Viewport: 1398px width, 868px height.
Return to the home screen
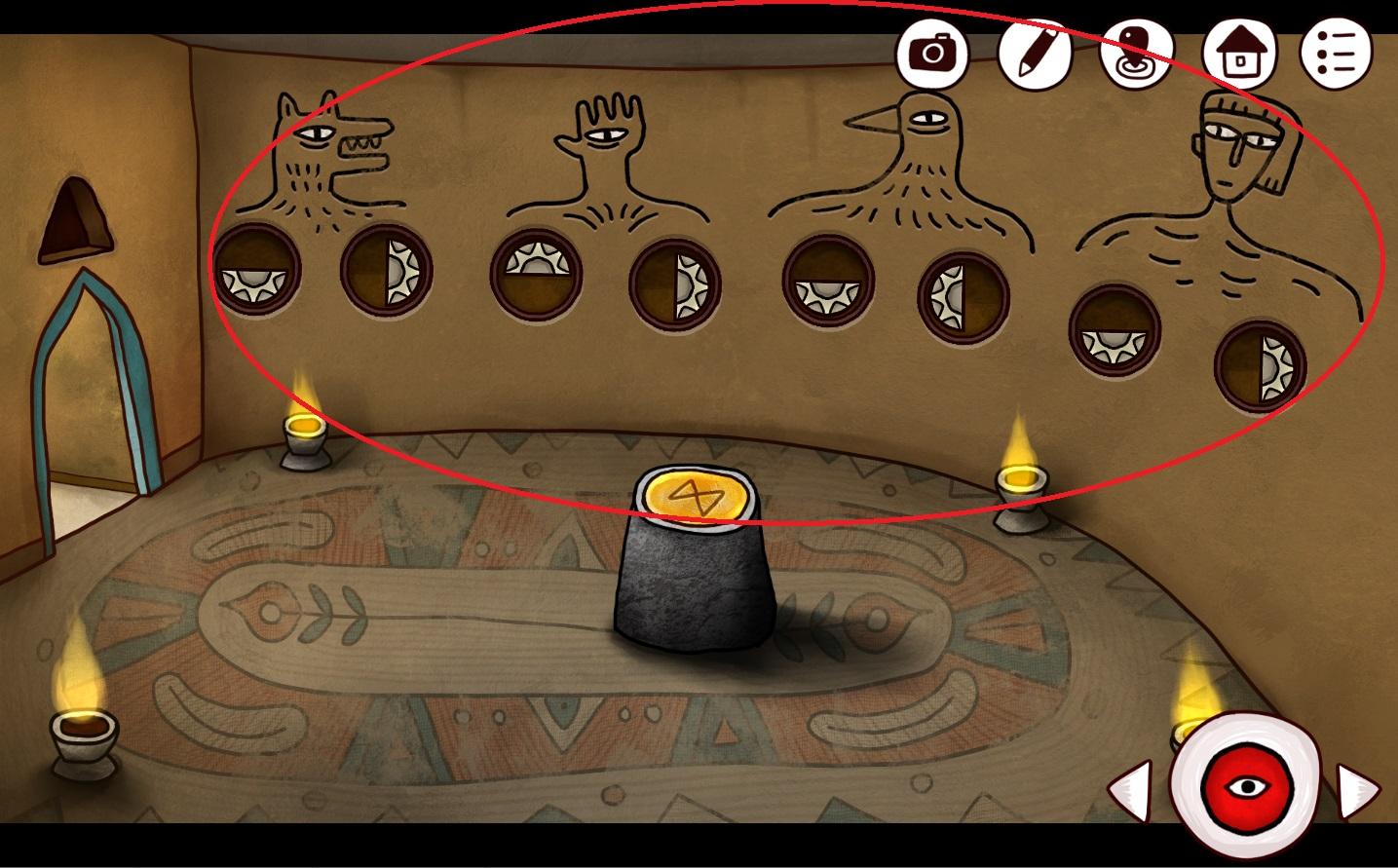pos(1237,51)
